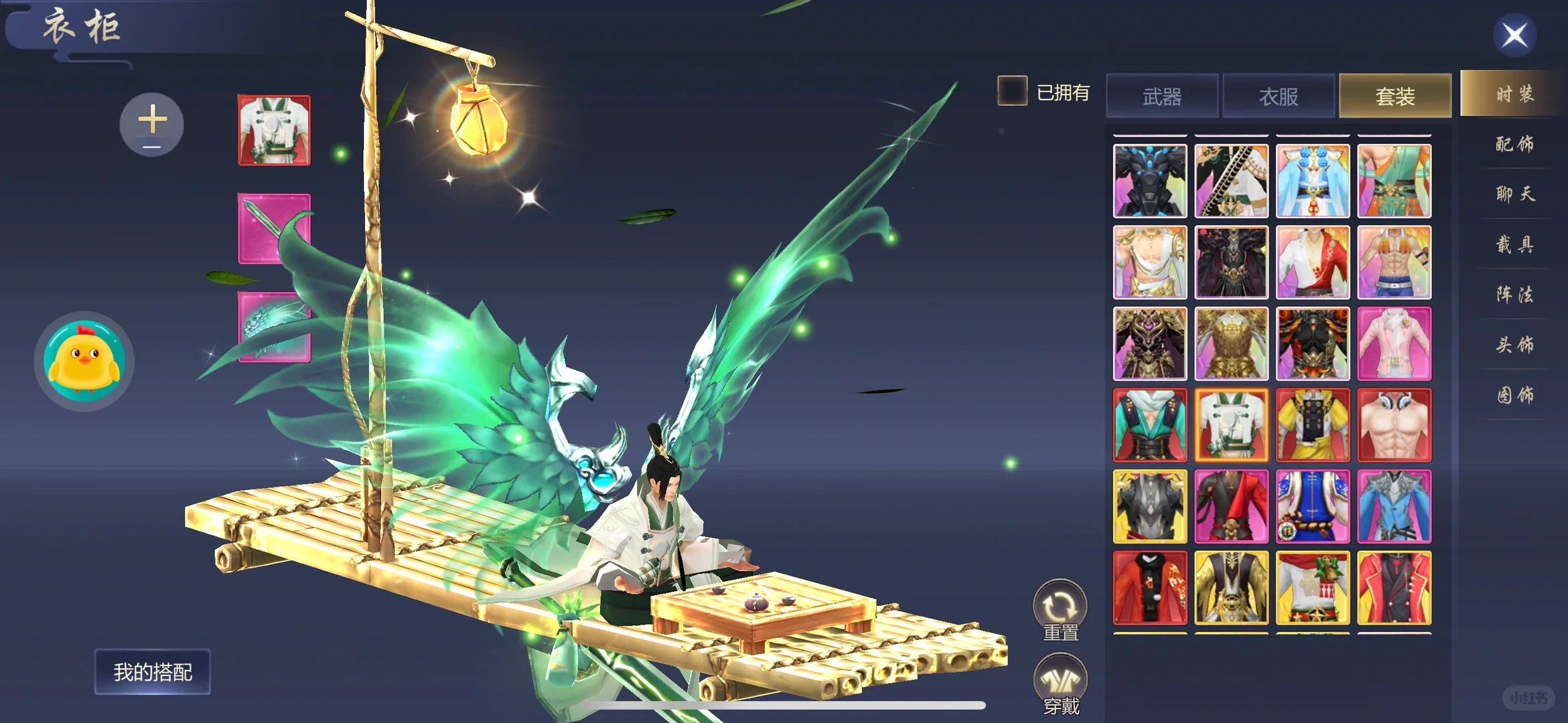The image size is (1568, 723).
Task: Tap the yellow chick icon
Action: click(84, 361)
